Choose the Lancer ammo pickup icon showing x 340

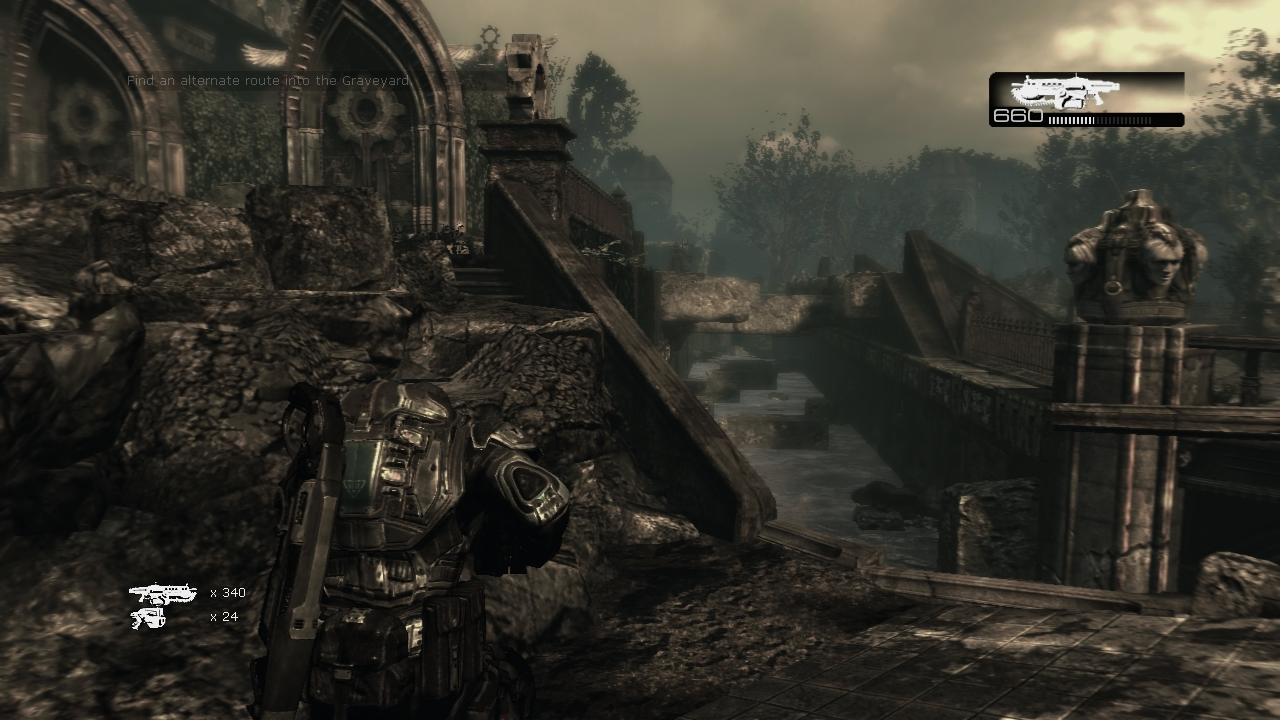(x=162, y=594)
